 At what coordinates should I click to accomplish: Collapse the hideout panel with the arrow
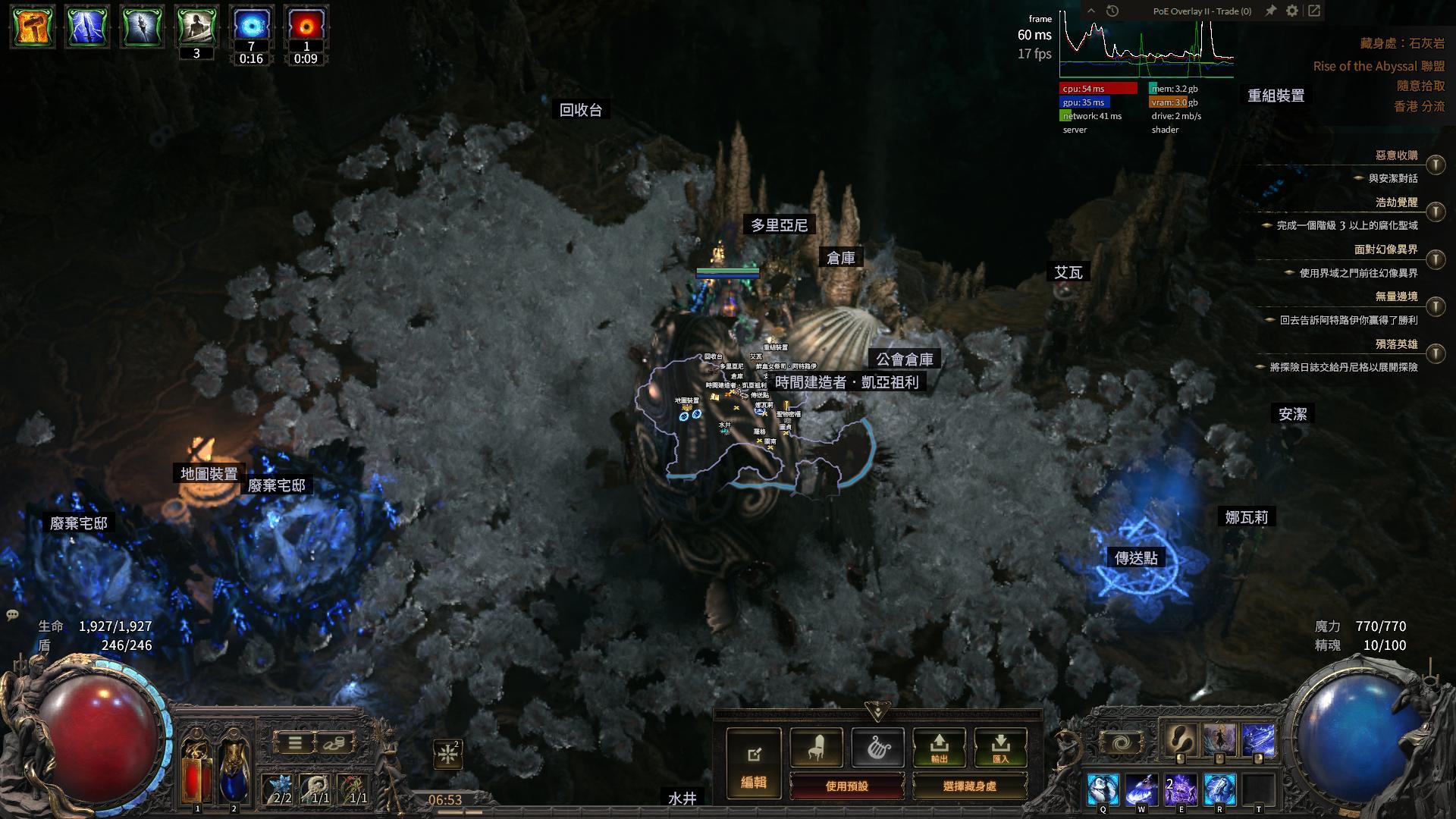[877, 712]
